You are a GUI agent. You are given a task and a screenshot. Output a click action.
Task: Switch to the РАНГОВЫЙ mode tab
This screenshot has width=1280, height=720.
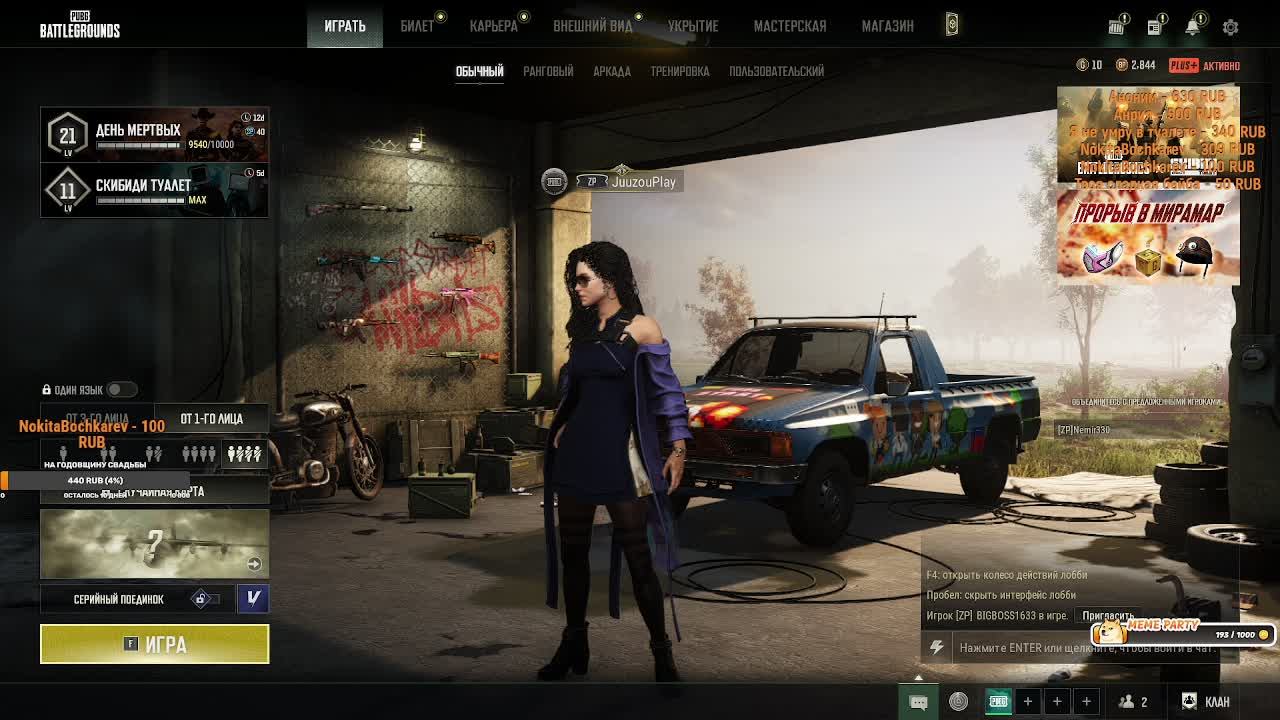pyautogui.click(x=548, y=71)
